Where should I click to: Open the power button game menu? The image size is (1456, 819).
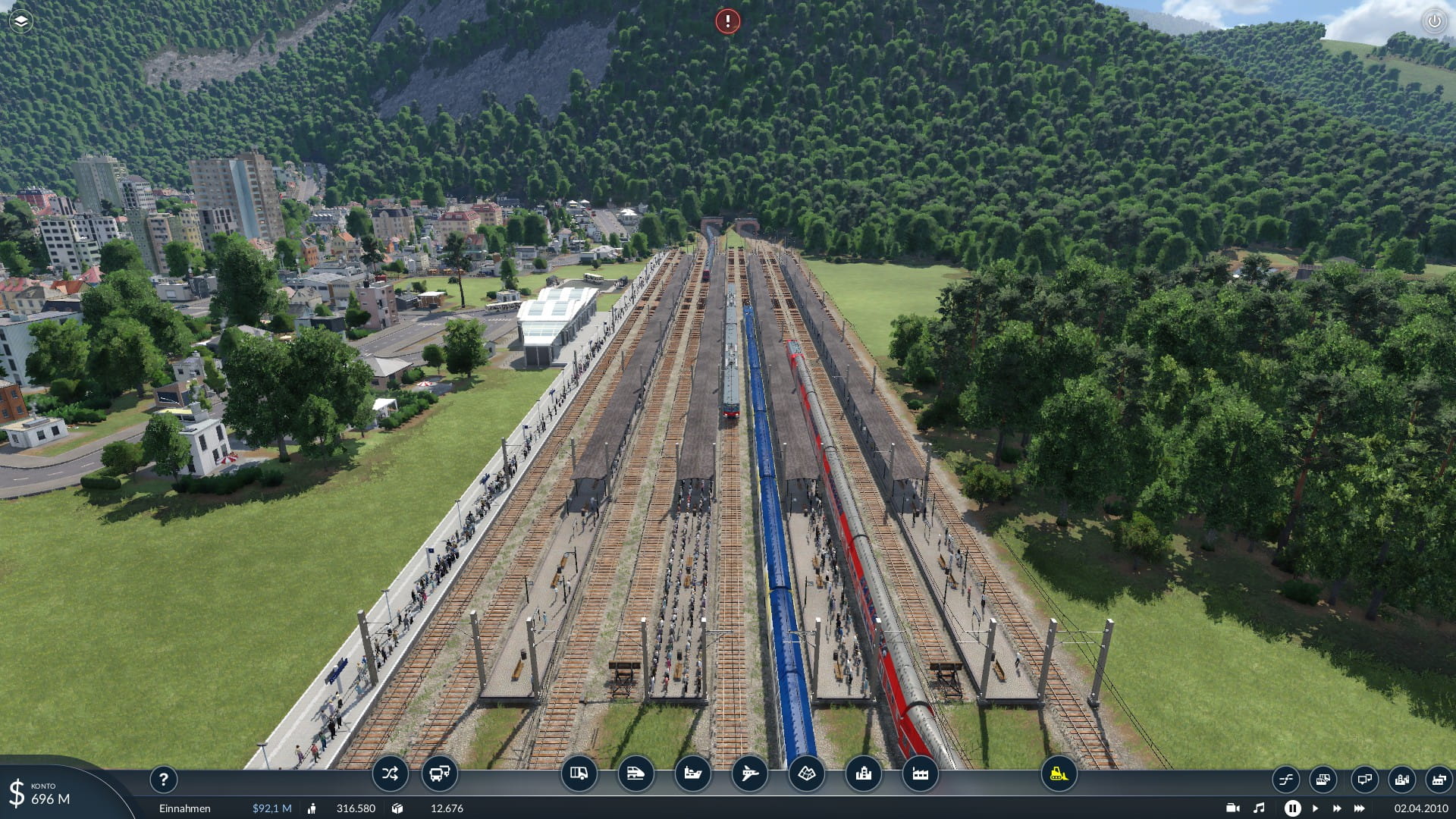tap(1434, 21)
